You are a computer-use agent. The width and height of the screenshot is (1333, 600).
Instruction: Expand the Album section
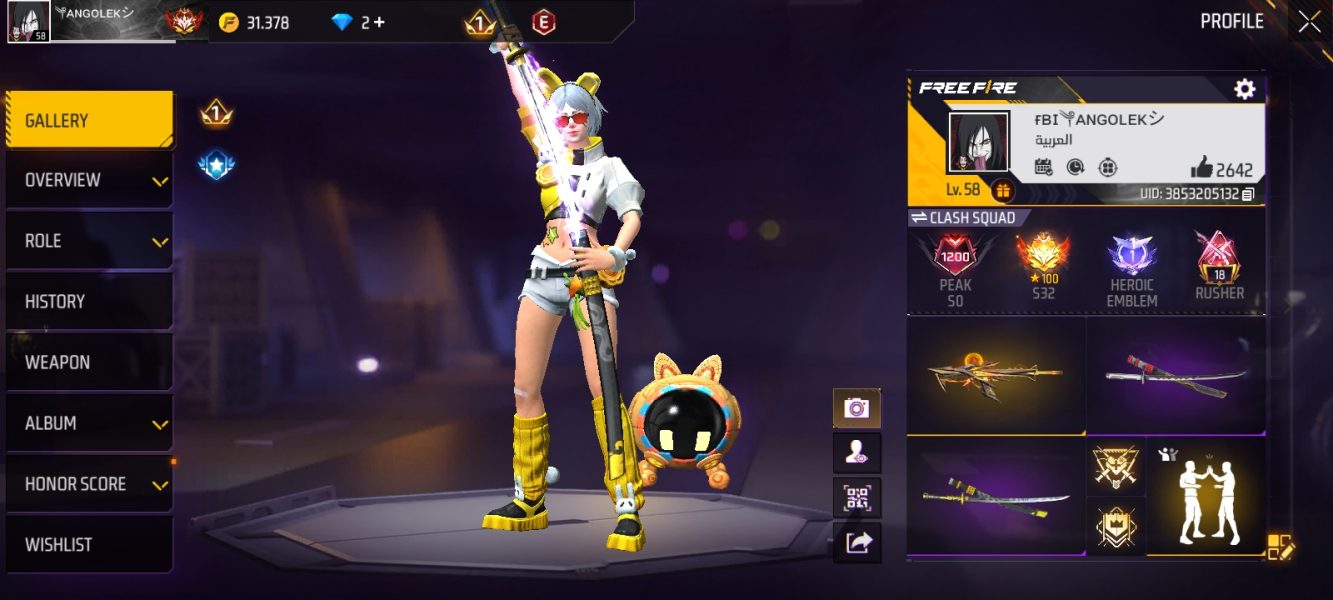click(x=89, y=423)
